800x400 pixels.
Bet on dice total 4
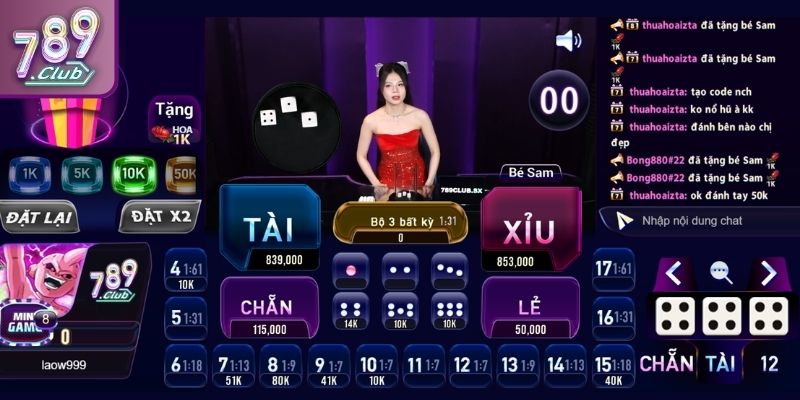[185, 273]
